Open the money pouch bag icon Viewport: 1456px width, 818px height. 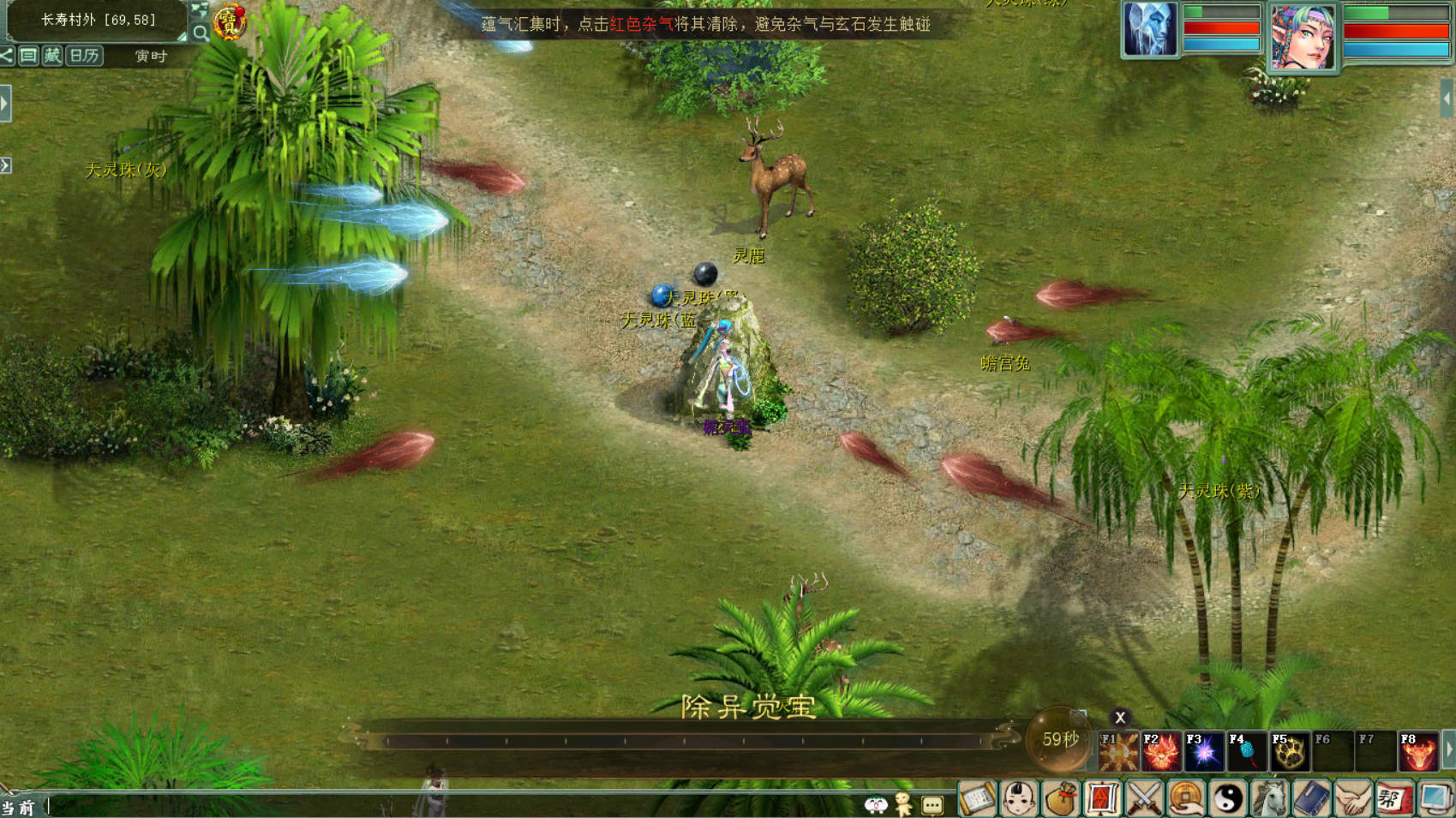click(1060, 799)
